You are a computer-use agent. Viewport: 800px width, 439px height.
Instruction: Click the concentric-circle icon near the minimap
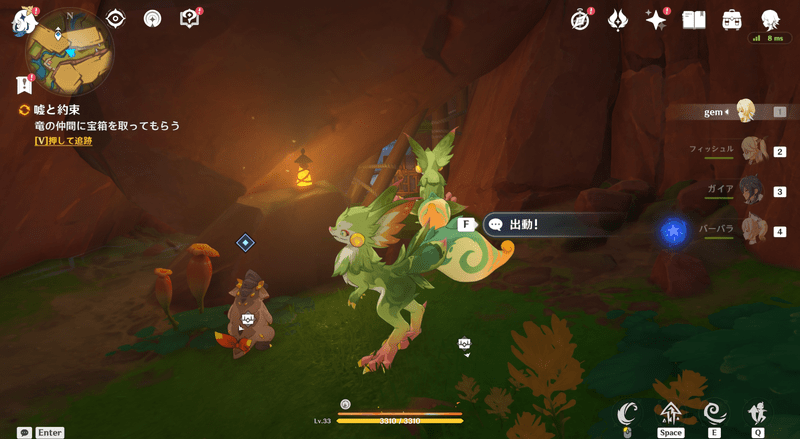[x=153, y=18]
